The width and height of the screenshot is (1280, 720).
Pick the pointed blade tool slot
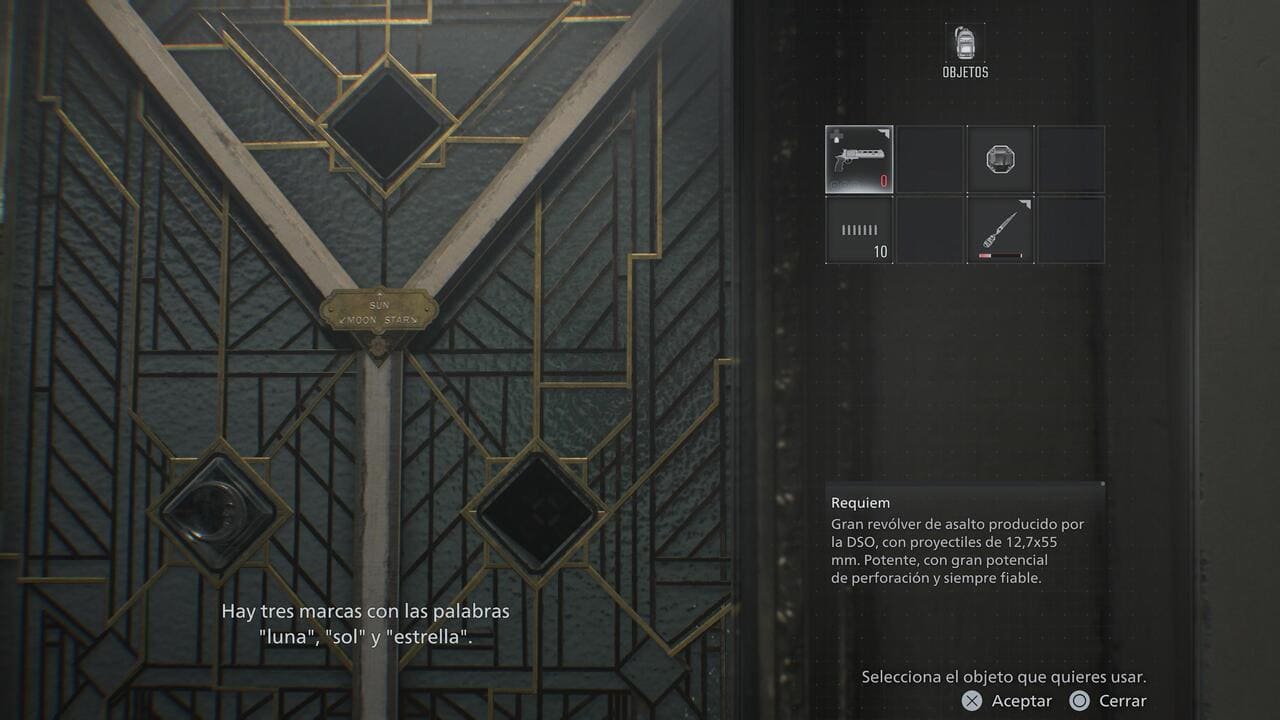click(x=1000, y=230)
